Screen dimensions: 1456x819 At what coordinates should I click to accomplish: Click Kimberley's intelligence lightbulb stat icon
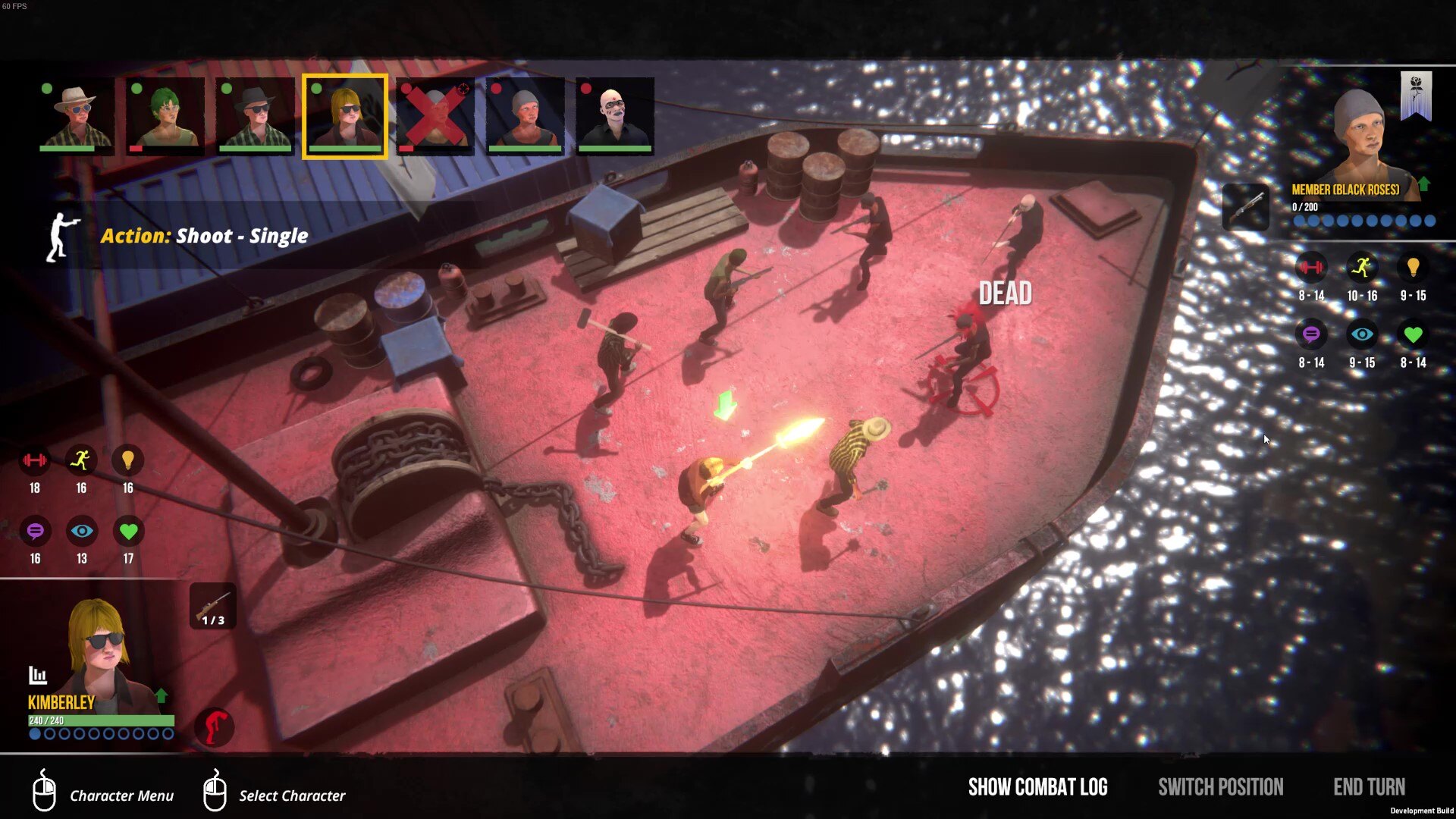(x=127, y=460)
